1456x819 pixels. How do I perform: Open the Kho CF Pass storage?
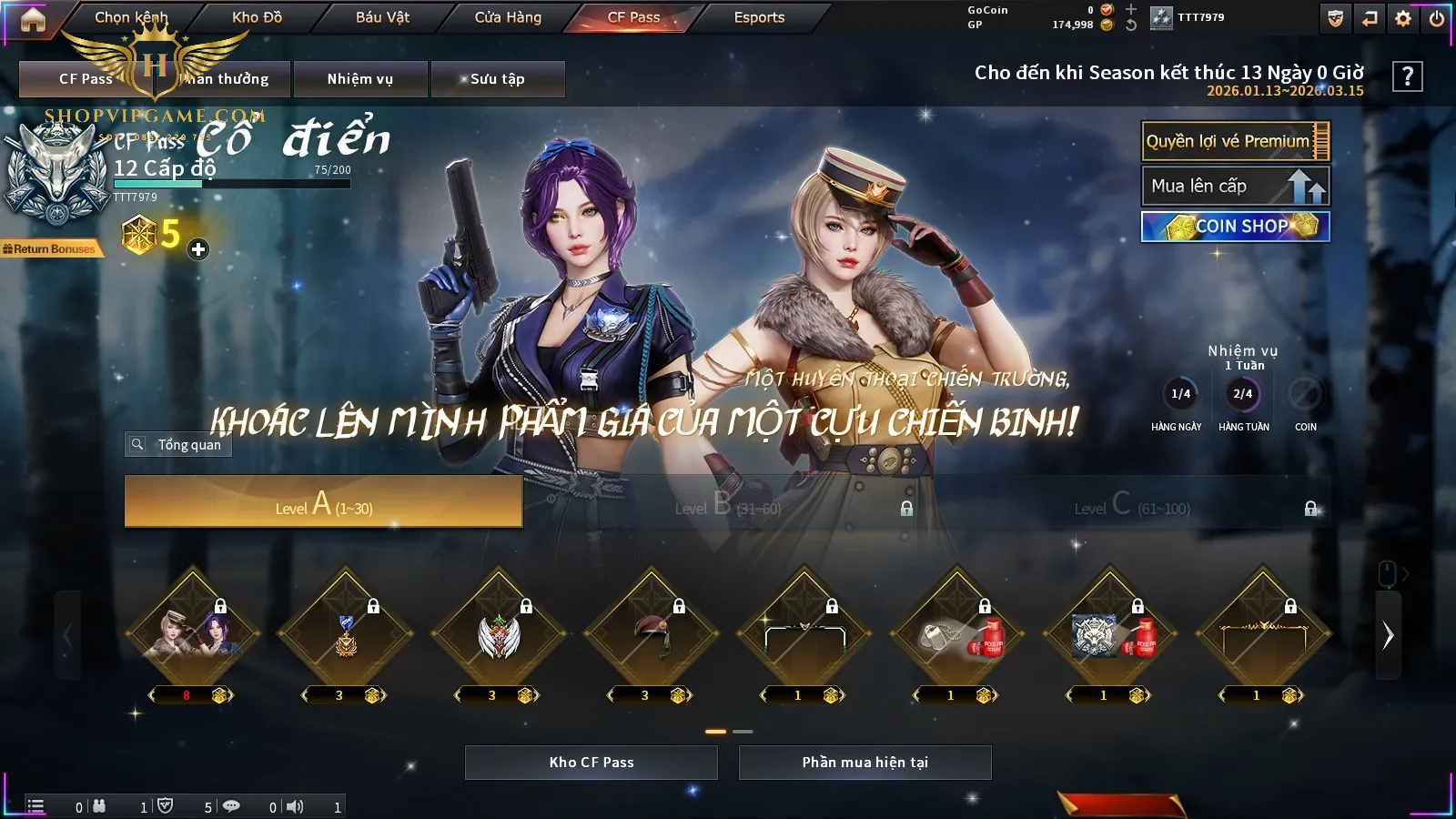click(591, 763)
